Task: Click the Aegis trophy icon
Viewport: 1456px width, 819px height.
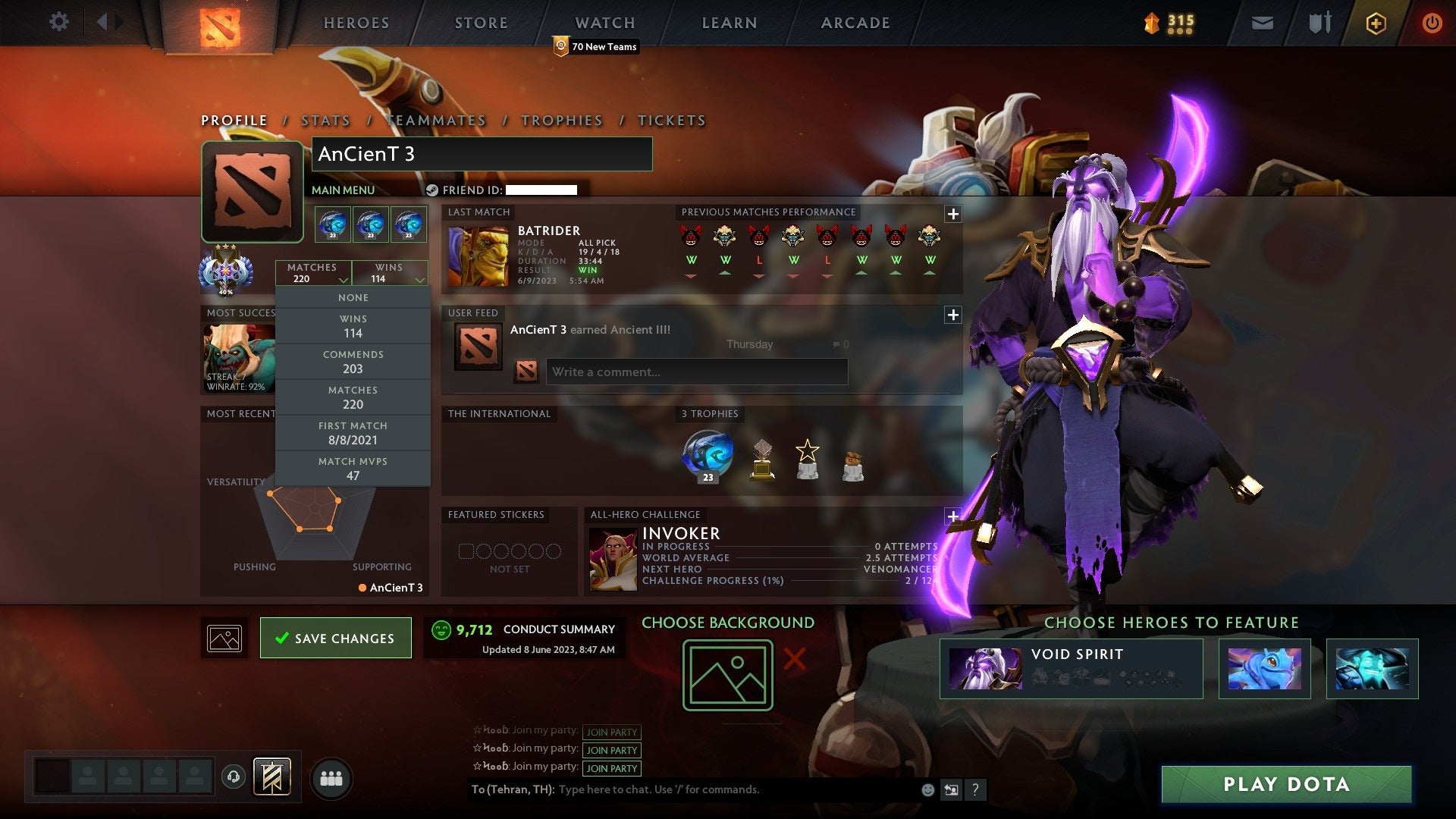Action: [x=708, y=455]
